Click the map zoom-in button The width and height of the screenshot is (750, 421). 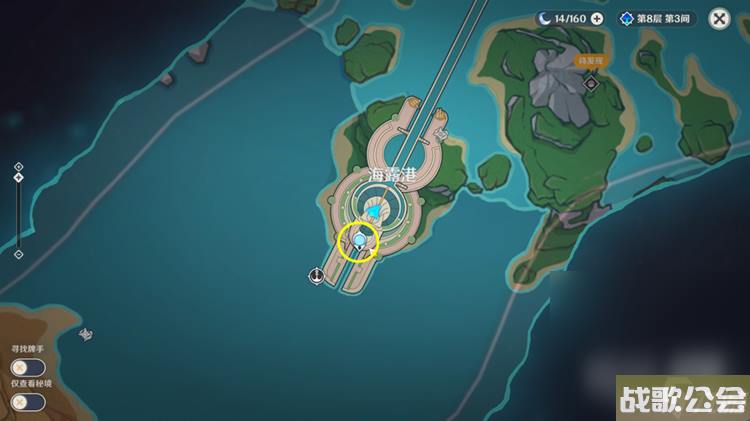pos(18,167)
